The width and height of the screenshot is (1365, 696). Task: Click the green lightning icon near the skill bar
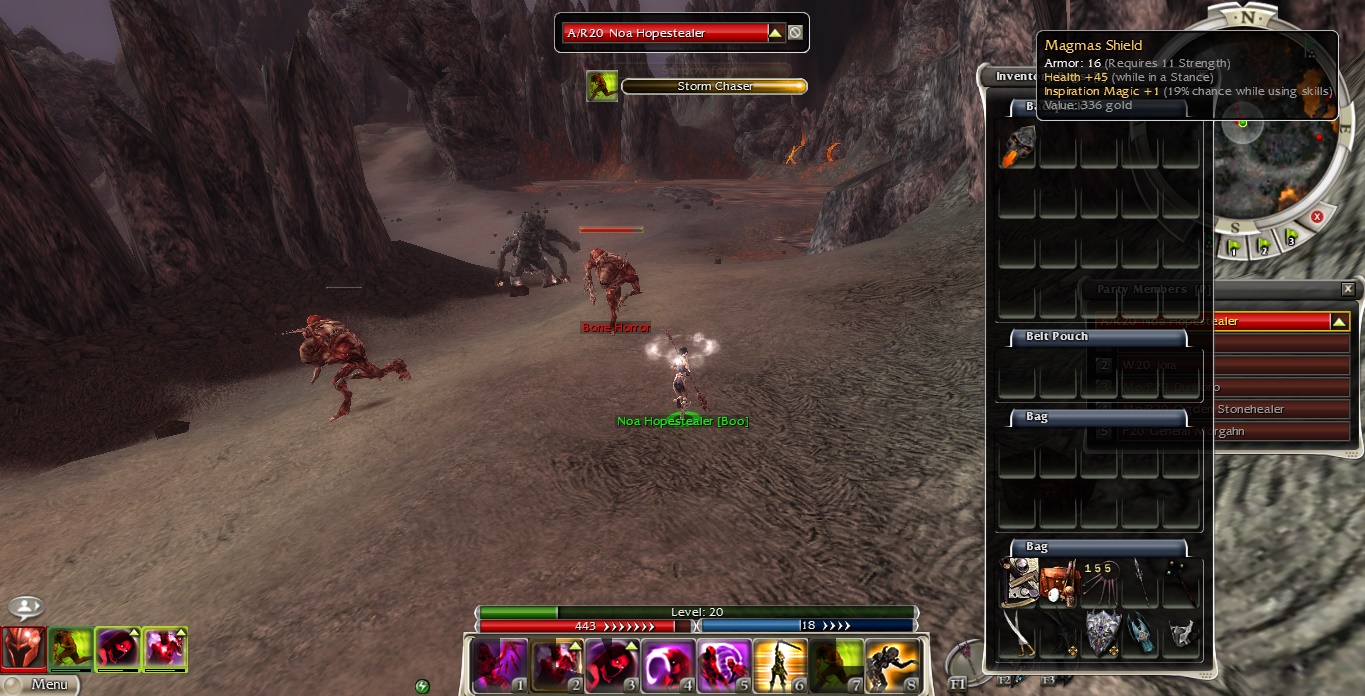422,686
